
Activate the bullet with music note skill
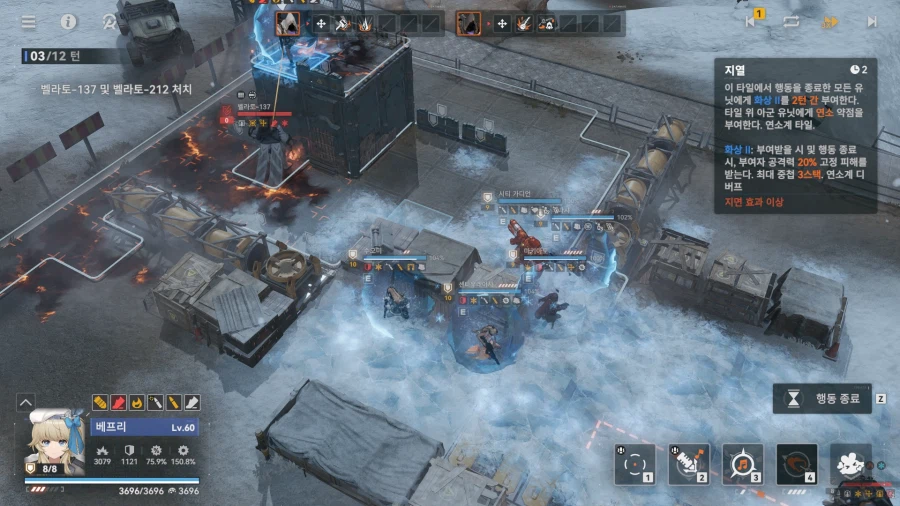(688, 464)
